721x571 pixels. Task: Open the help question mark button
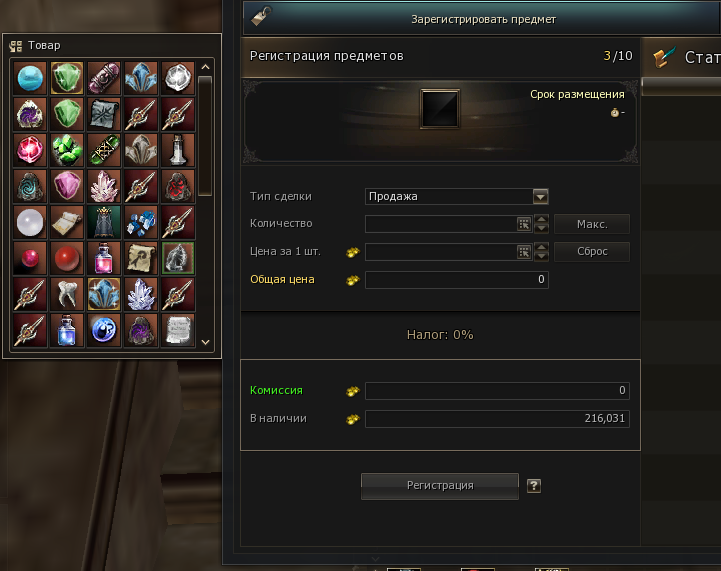tap(534, 486)
